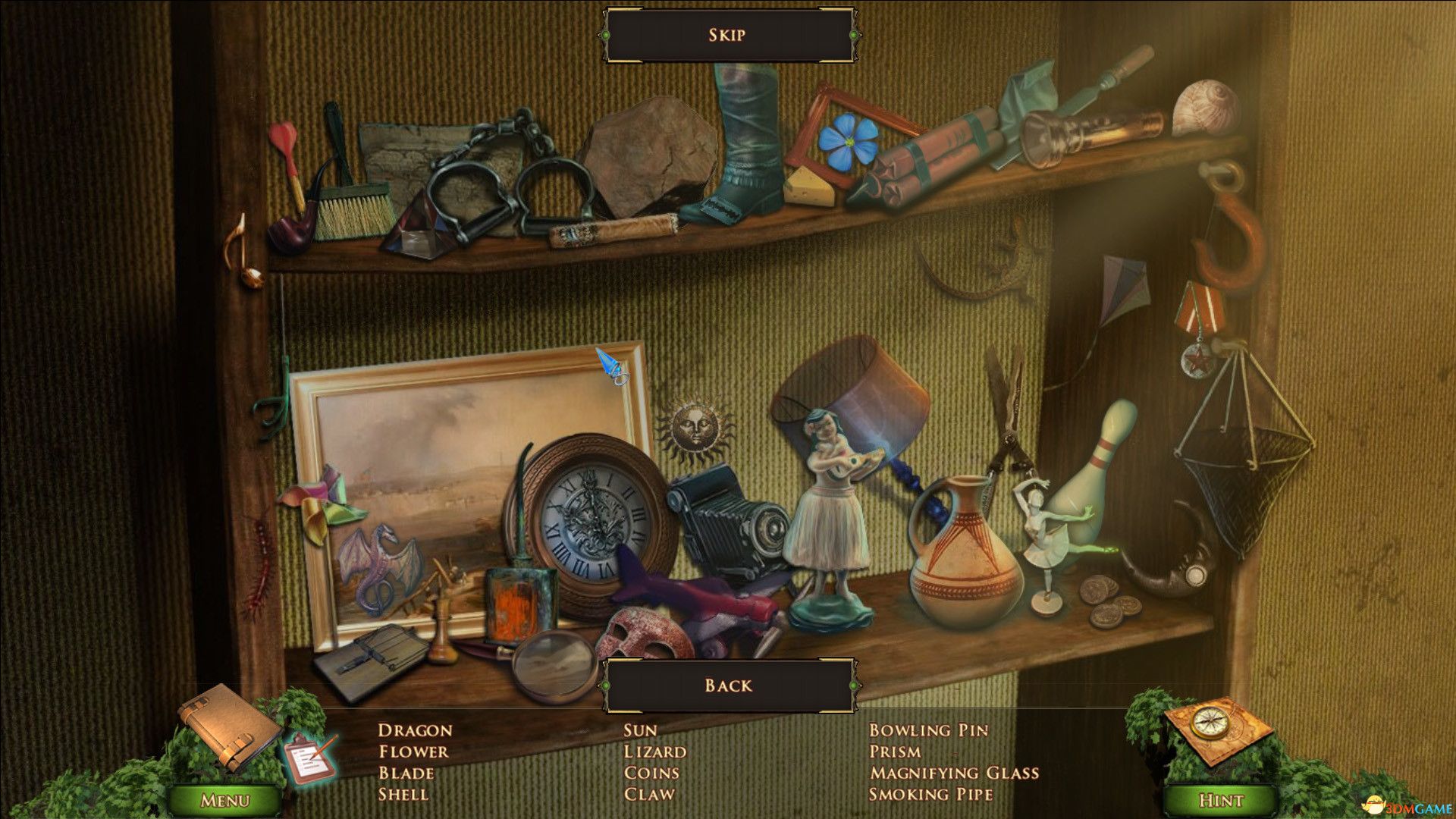Open the leather journal book

[x=228, y=725]
